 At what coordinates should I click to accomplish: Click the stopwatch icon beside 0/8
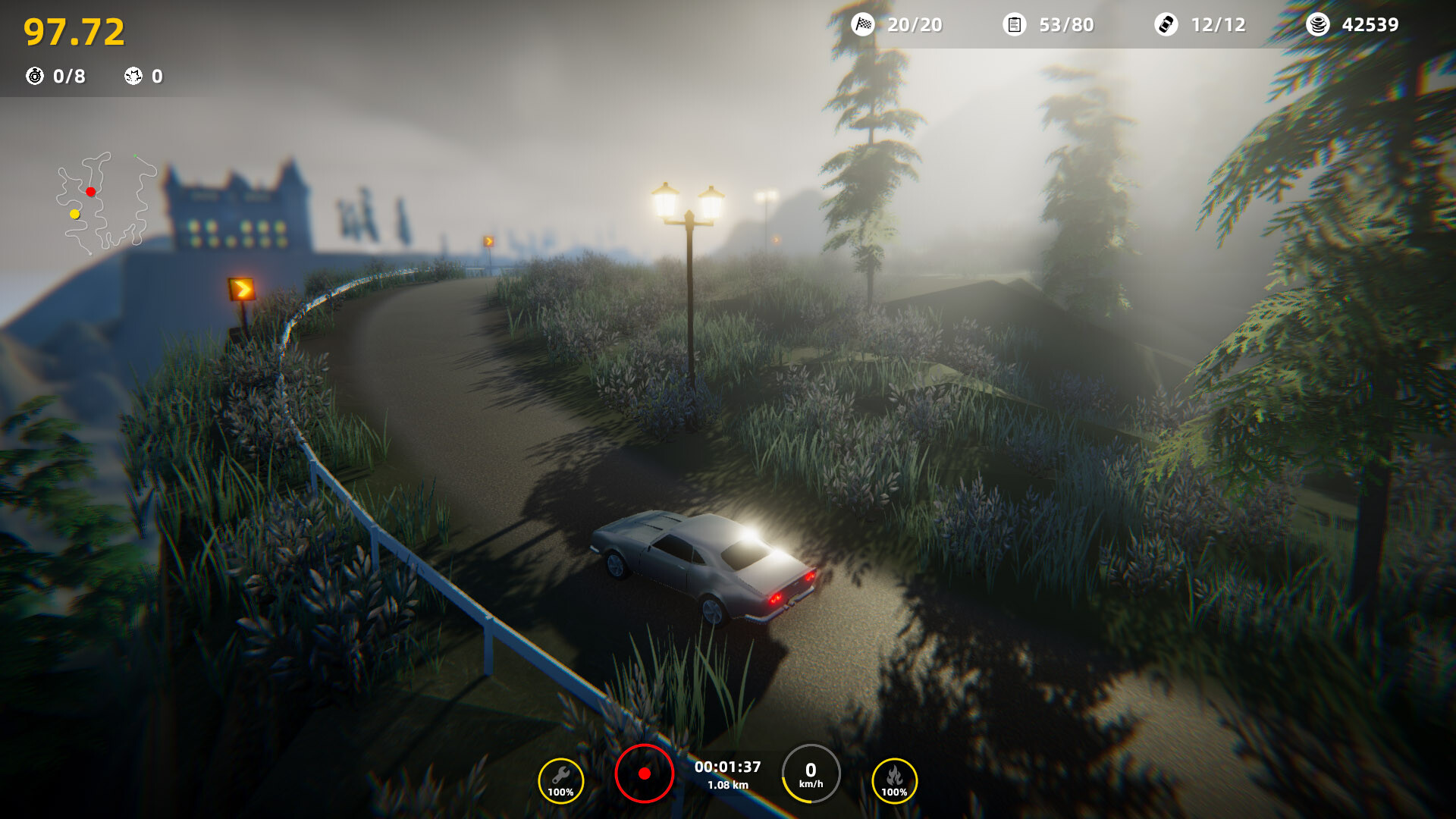tap(35, 76)
